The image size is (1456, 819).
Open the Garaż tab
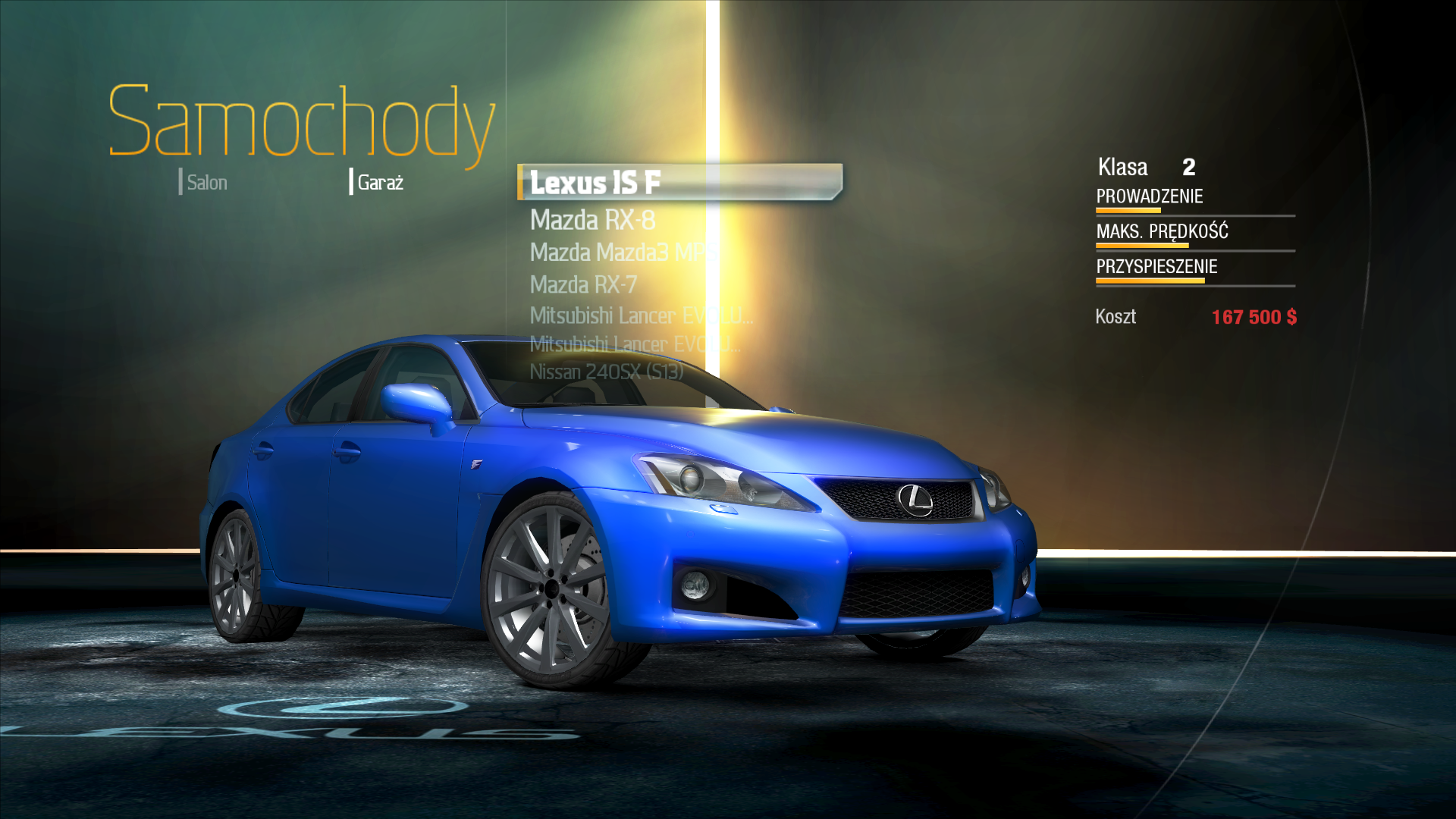[x=379, y=183]
